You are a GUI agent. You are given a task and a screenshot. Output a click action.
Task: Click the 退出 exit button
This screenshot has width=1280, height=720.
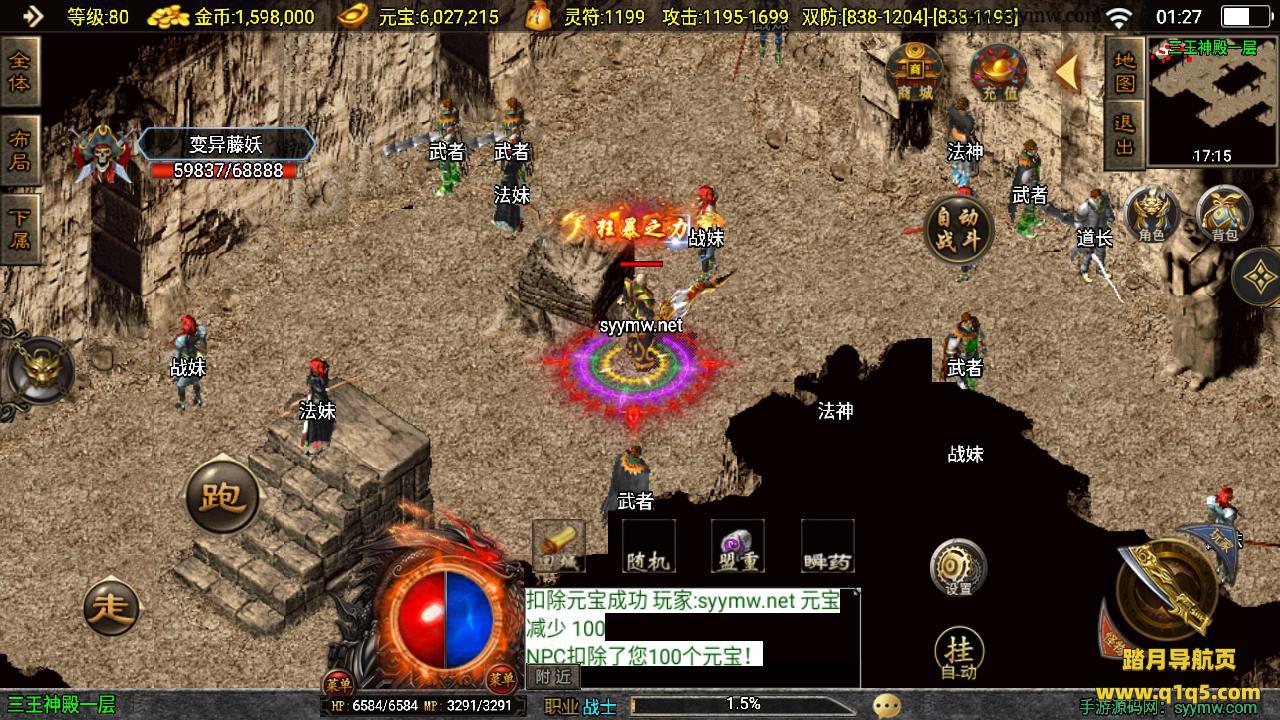[1125, 134]
